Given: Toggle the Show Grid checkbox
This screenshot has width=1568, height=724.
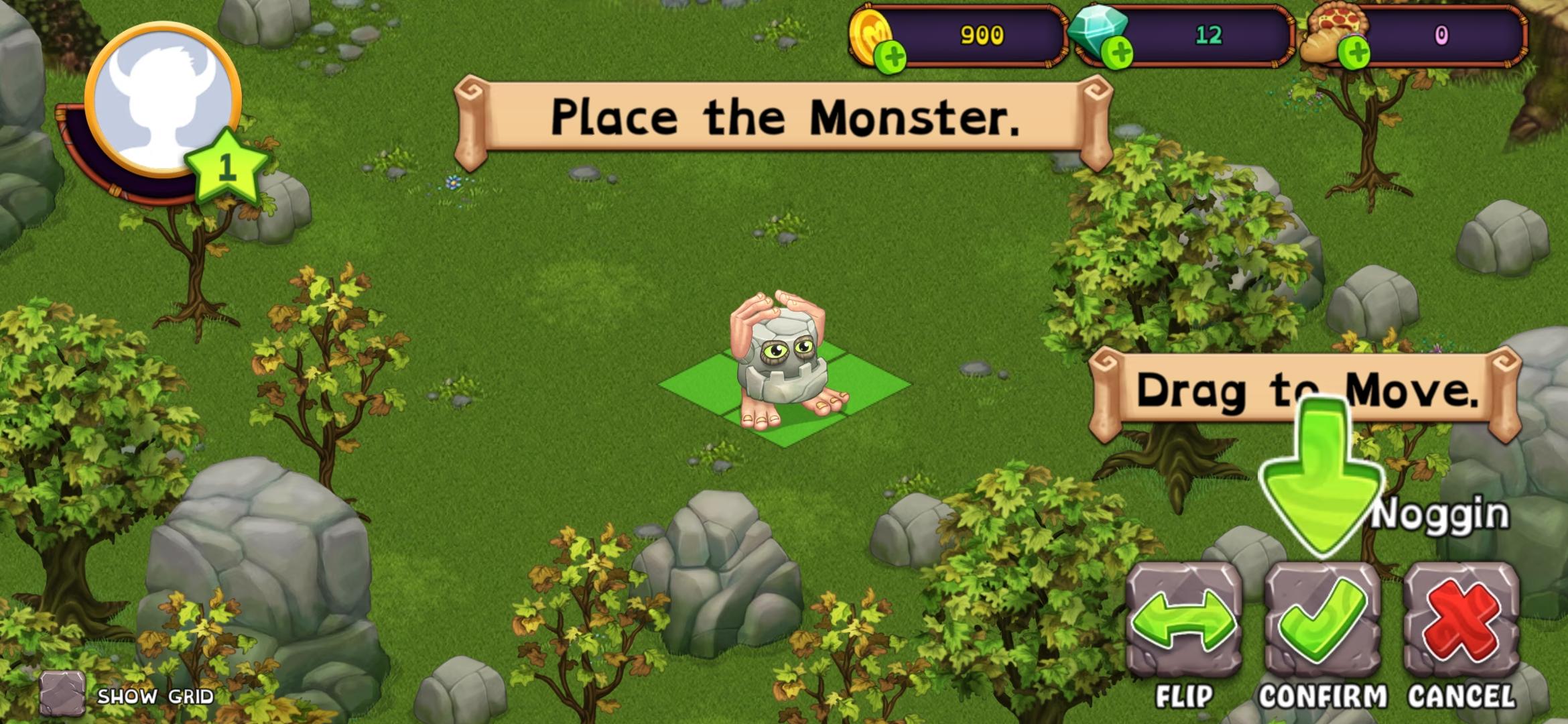Looking at the screenshot, I should coord(62,693).
